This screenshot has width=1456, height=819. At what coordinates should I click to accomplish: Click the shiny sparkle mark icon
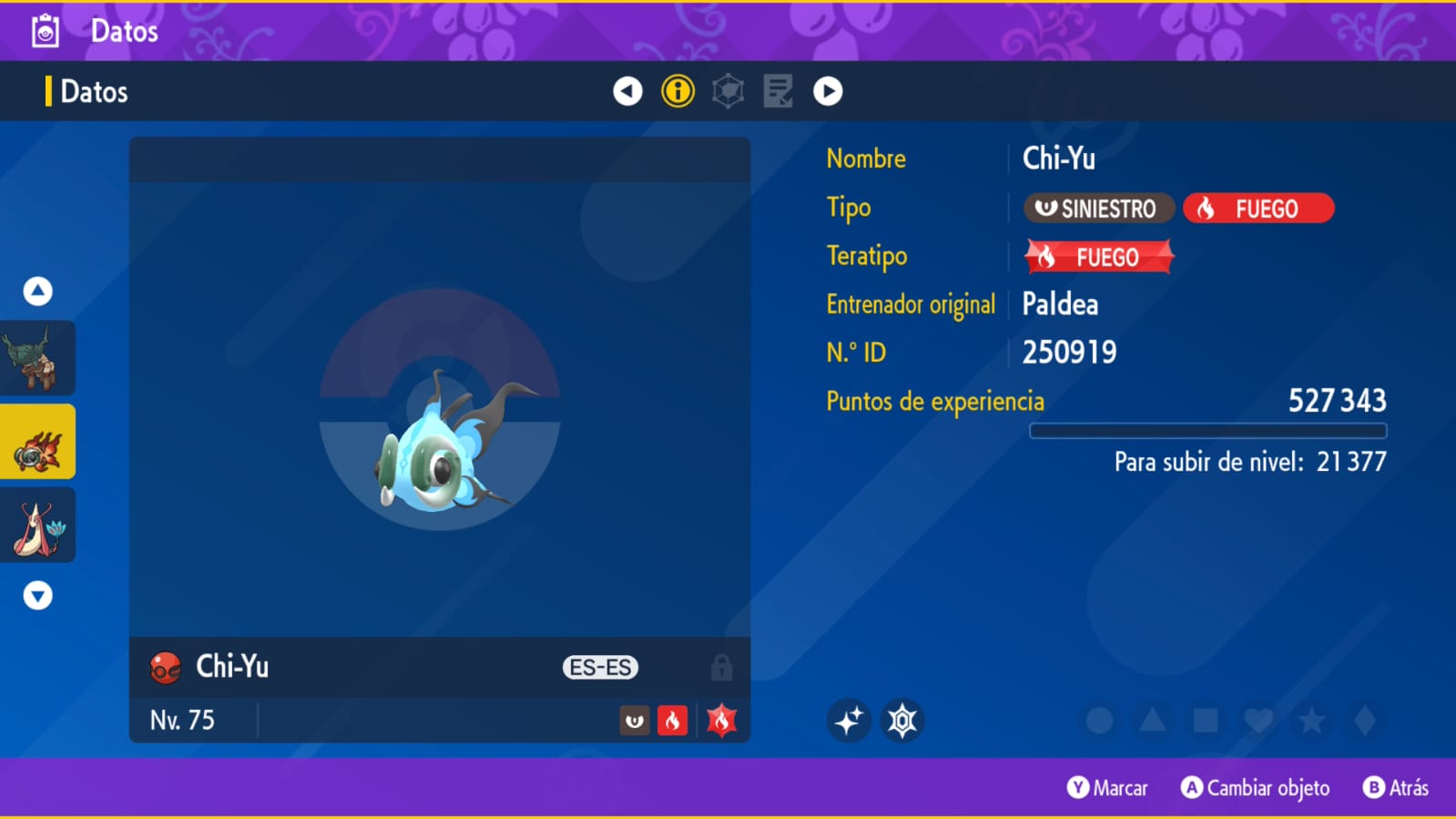click(849, 721)
